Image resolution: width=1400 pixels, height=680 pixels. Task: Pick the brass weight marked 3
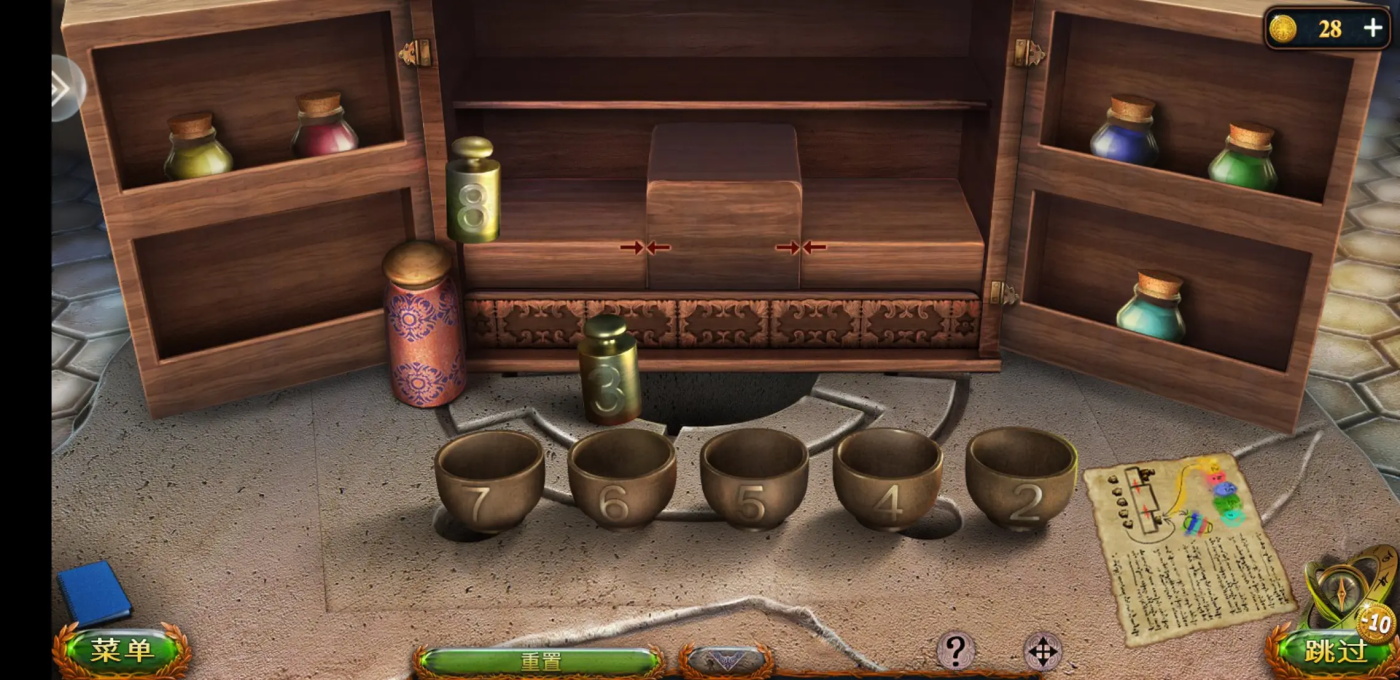pyautogui.click(x=609, y=372)
